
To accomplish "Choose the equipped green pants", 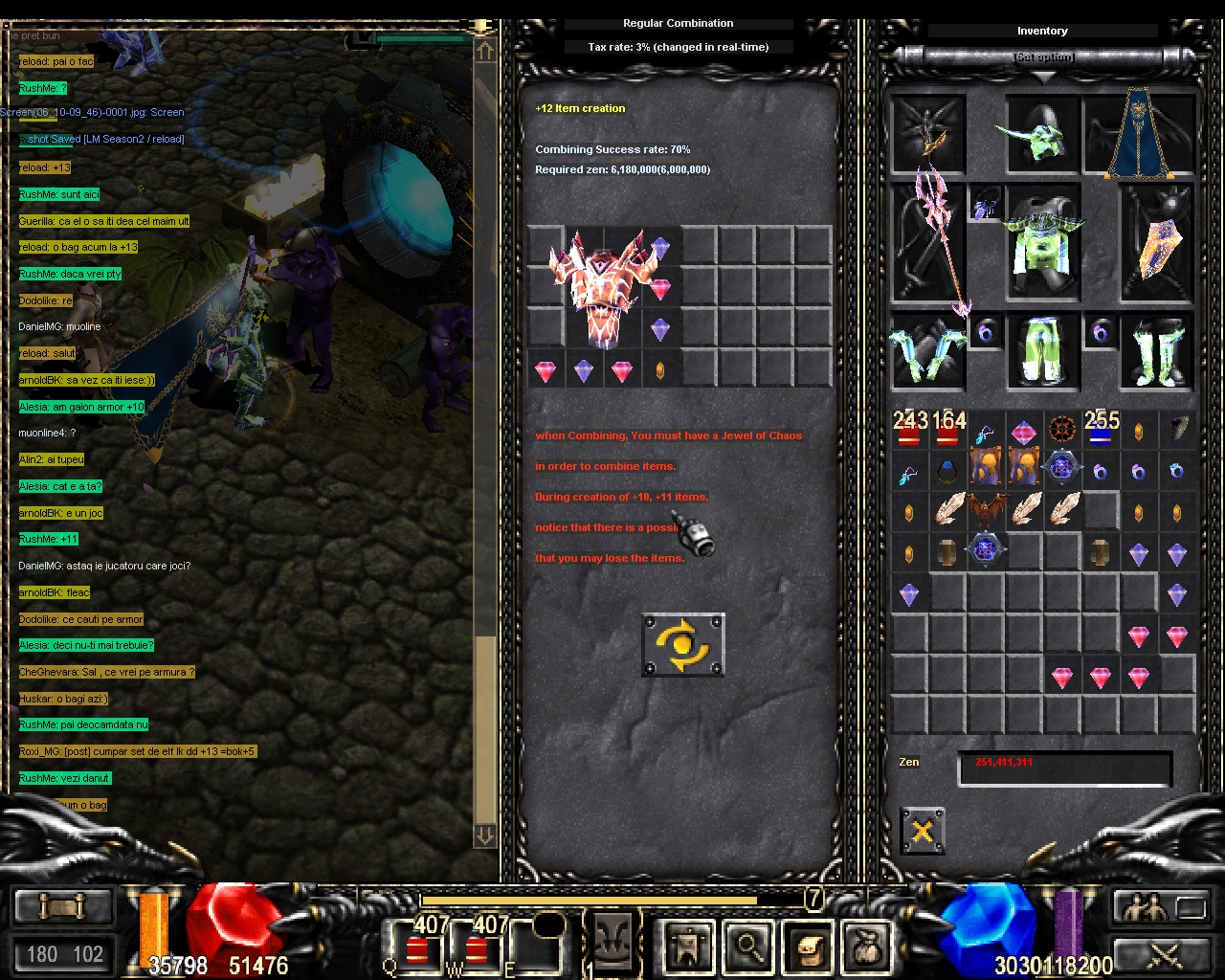I will point(1042,351).
